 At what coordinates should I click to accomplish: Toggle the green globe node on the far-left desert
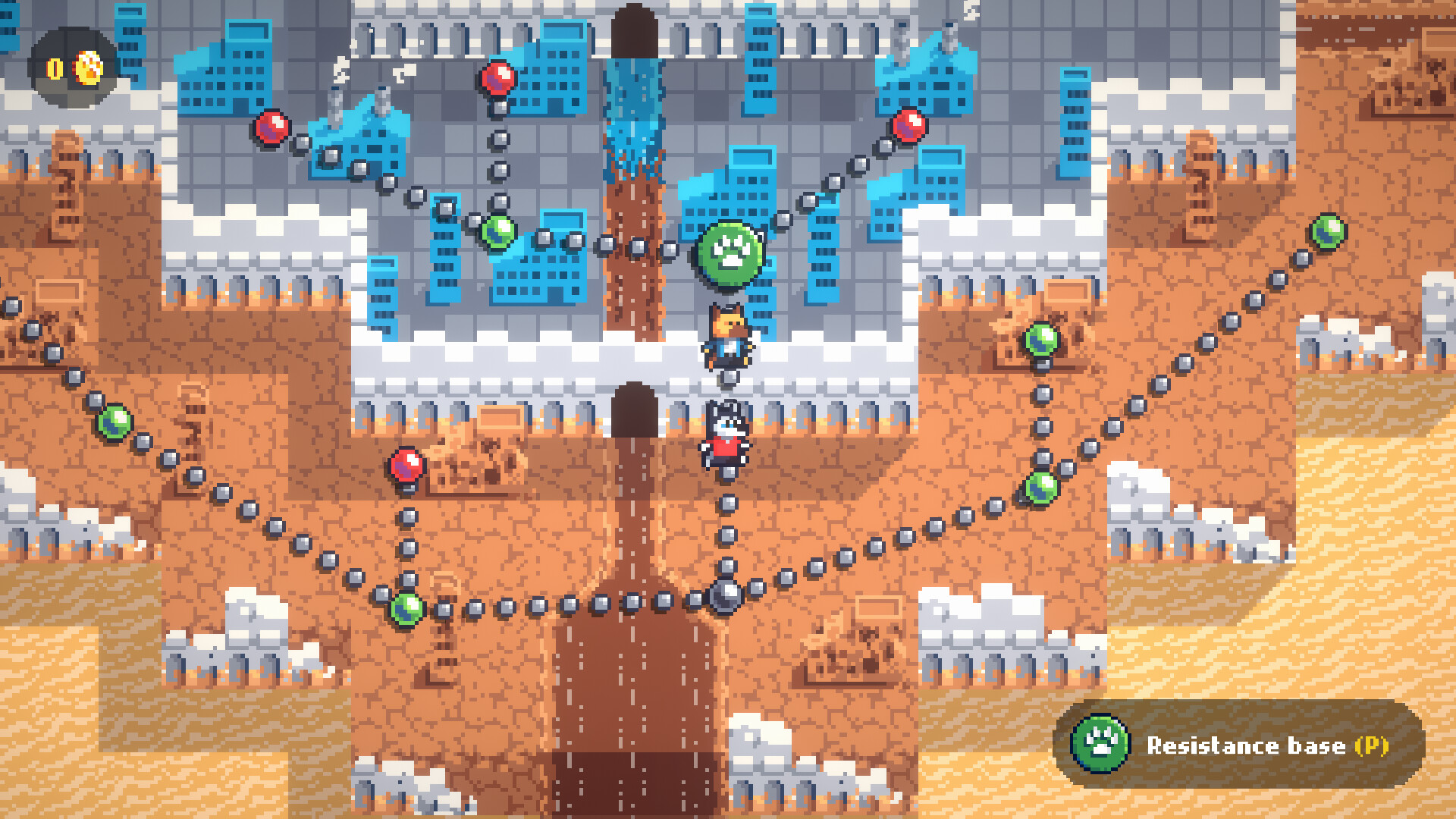(114, 423)
